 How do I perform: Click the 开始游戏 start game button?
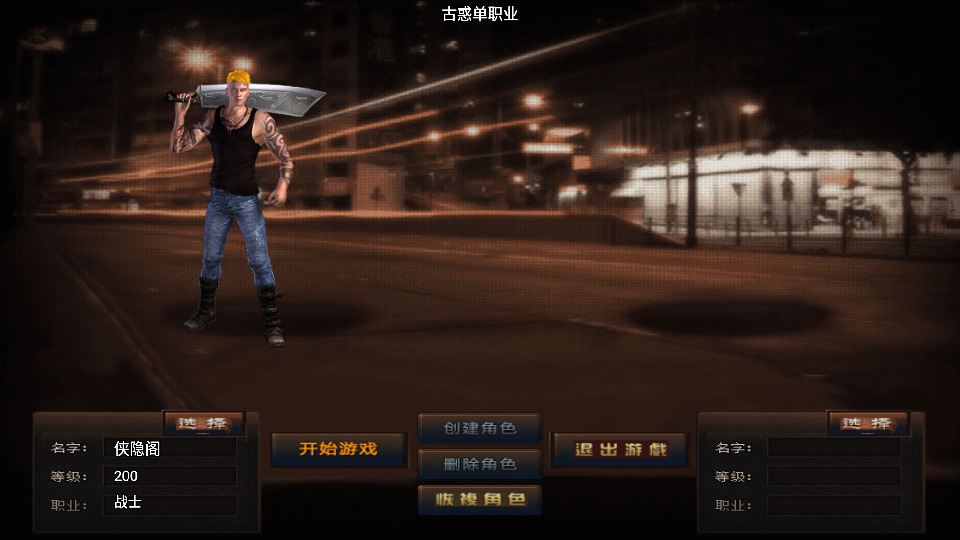339,449
